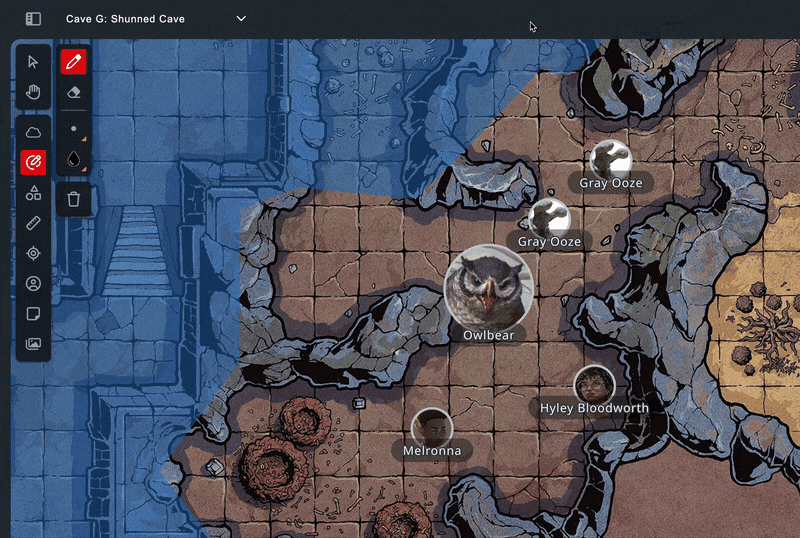Select the ruler measure tool
Image resolution: width=800 pixels, height=538 pixels.
33,223
